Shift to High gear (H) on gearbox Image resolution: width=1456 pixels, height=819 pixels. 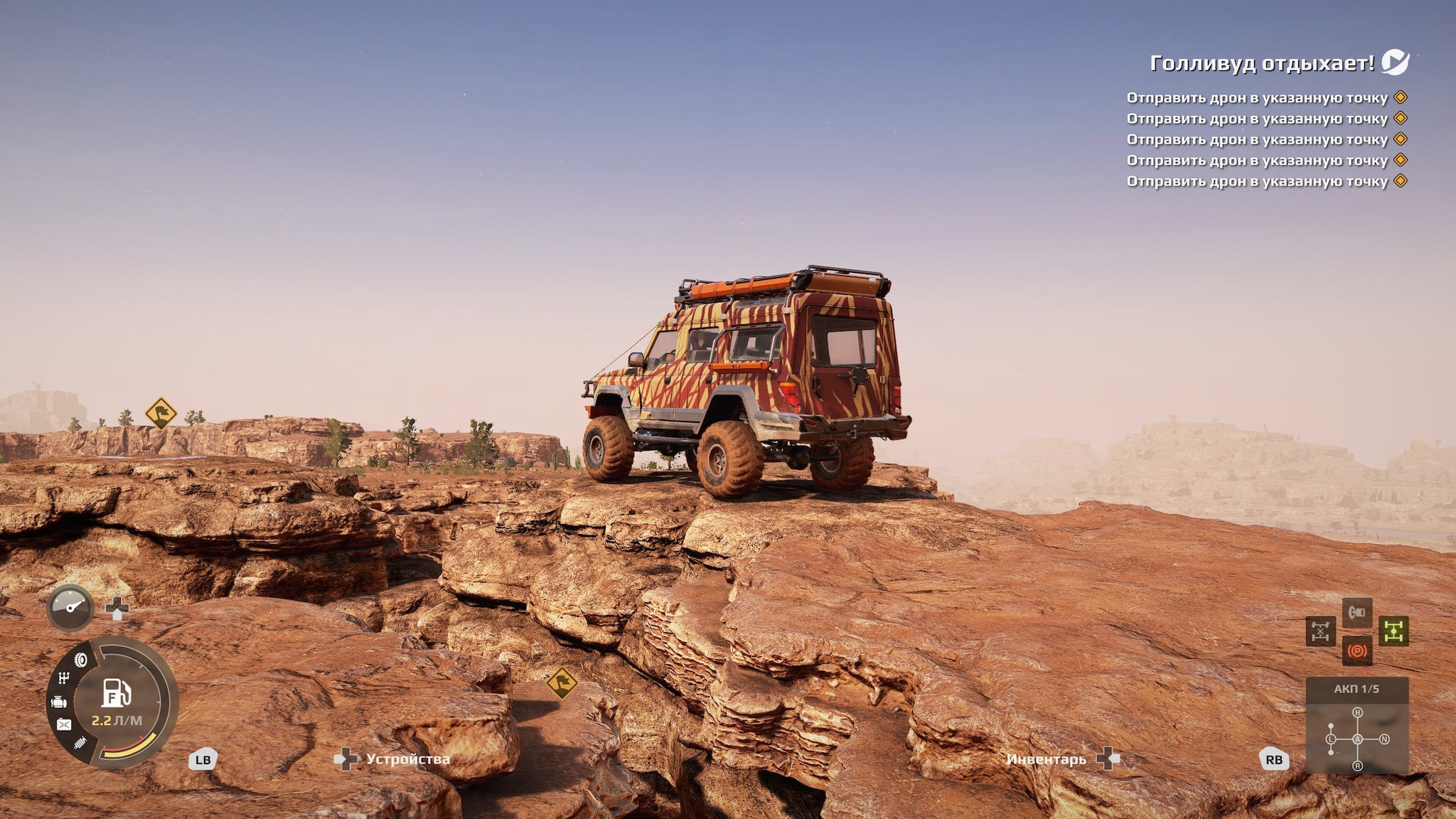[1357, 712]
